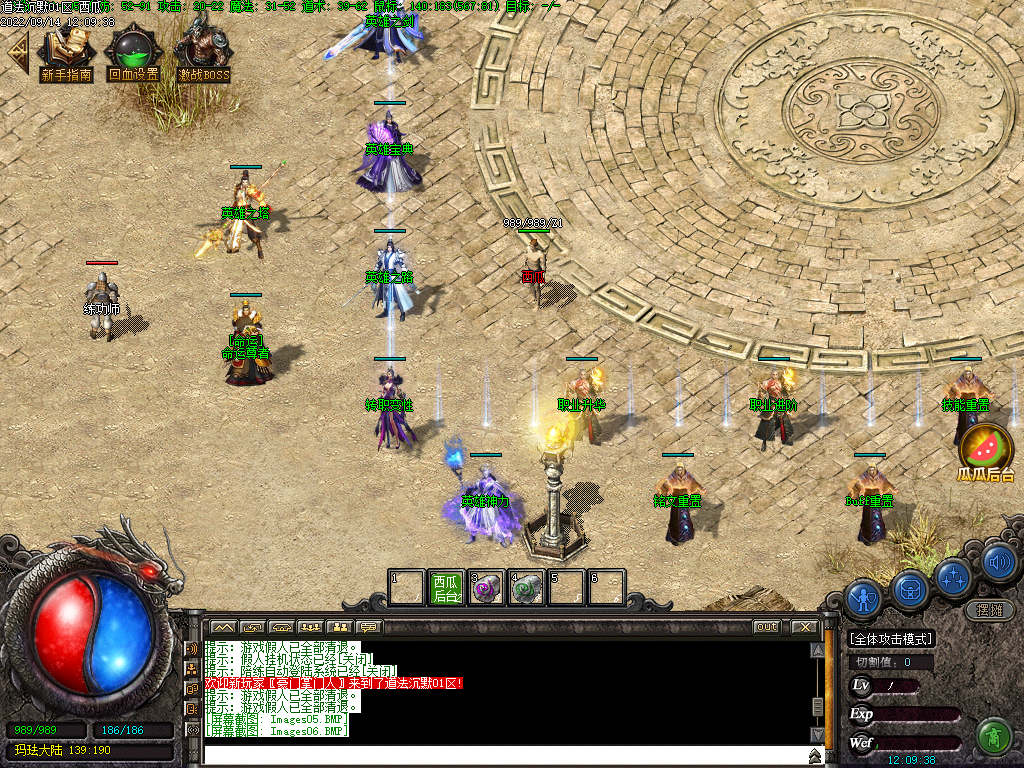
Task: Open the 瓜瓜后台 watermelon icon
Action: 986,452
